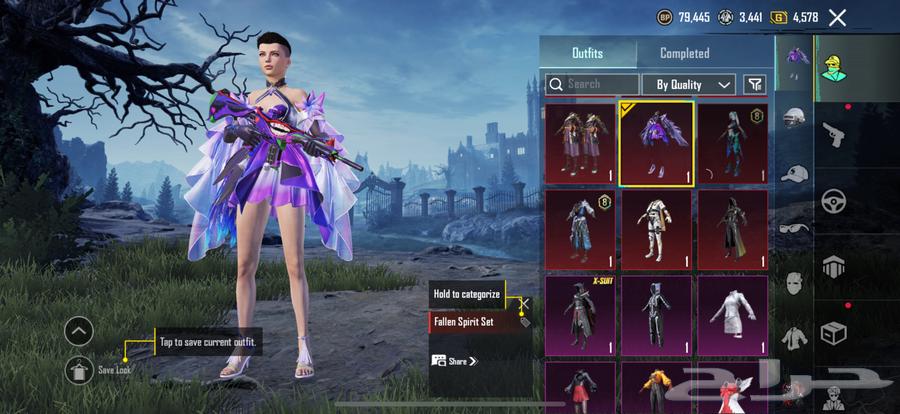
Task: Select the highlighted purple Fallen Spirit outfit
Action: click(x=656, y=144)
